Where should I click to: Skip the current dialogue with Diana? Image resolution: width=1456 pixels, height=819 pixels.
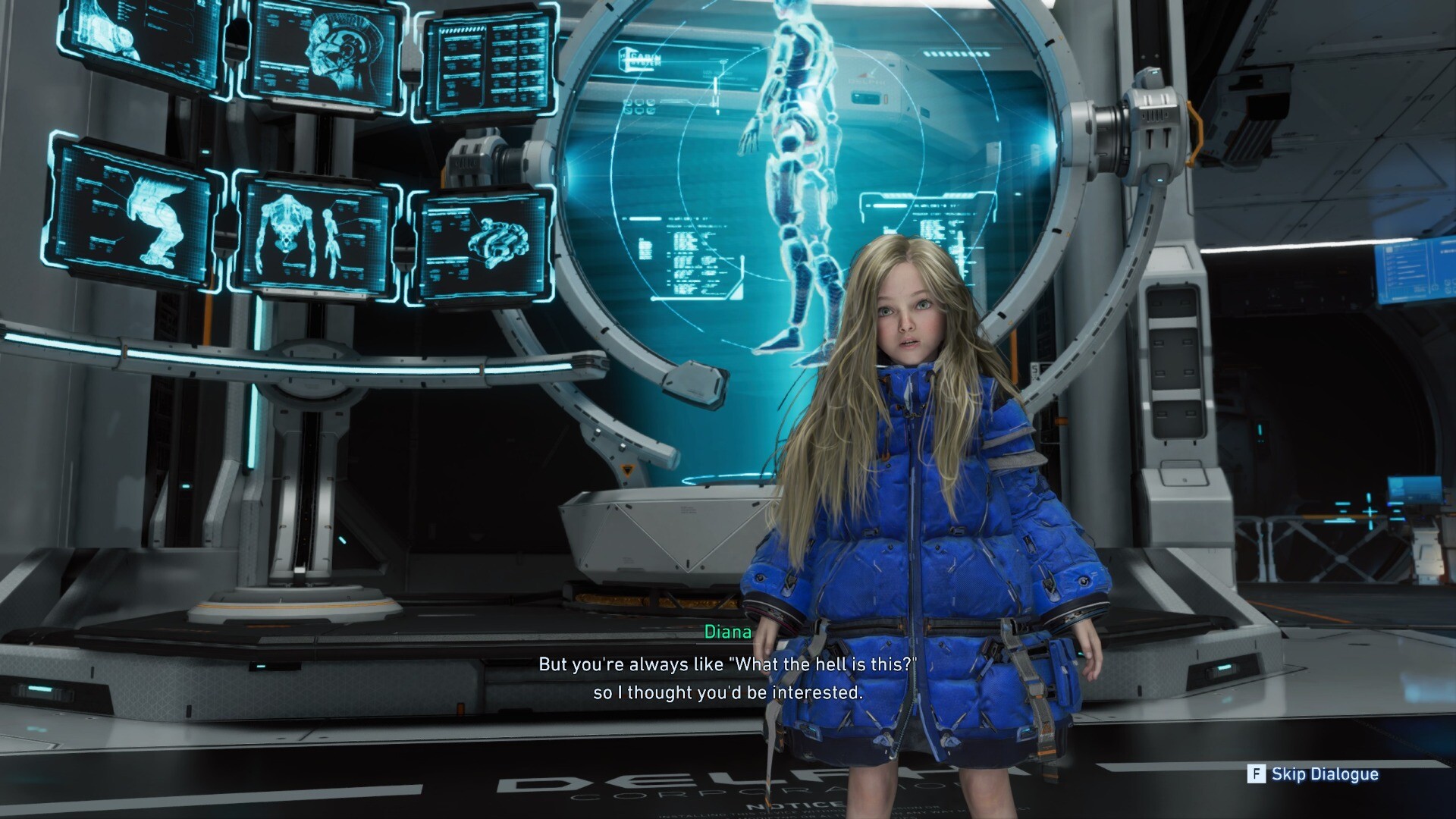pyautogui.click(x=1313, y=774)
